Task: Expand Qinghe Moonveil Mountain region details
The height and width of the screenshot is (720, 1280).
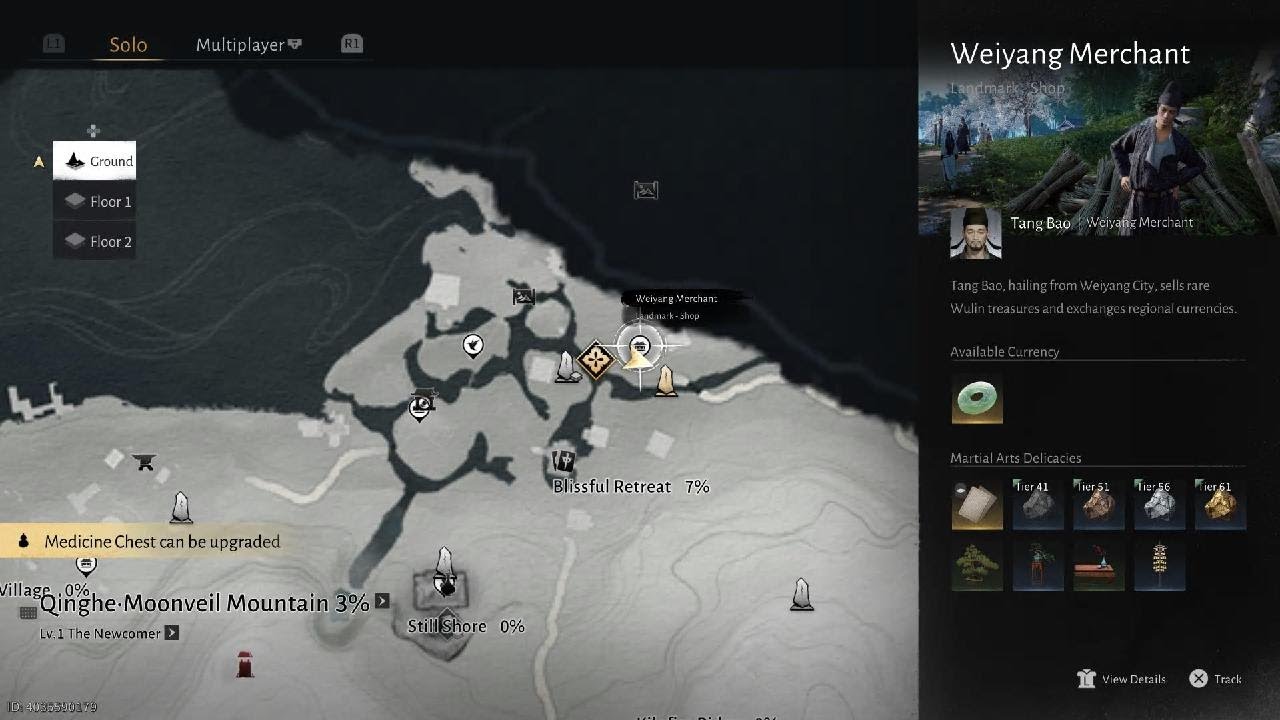Action: coord(382,602)
